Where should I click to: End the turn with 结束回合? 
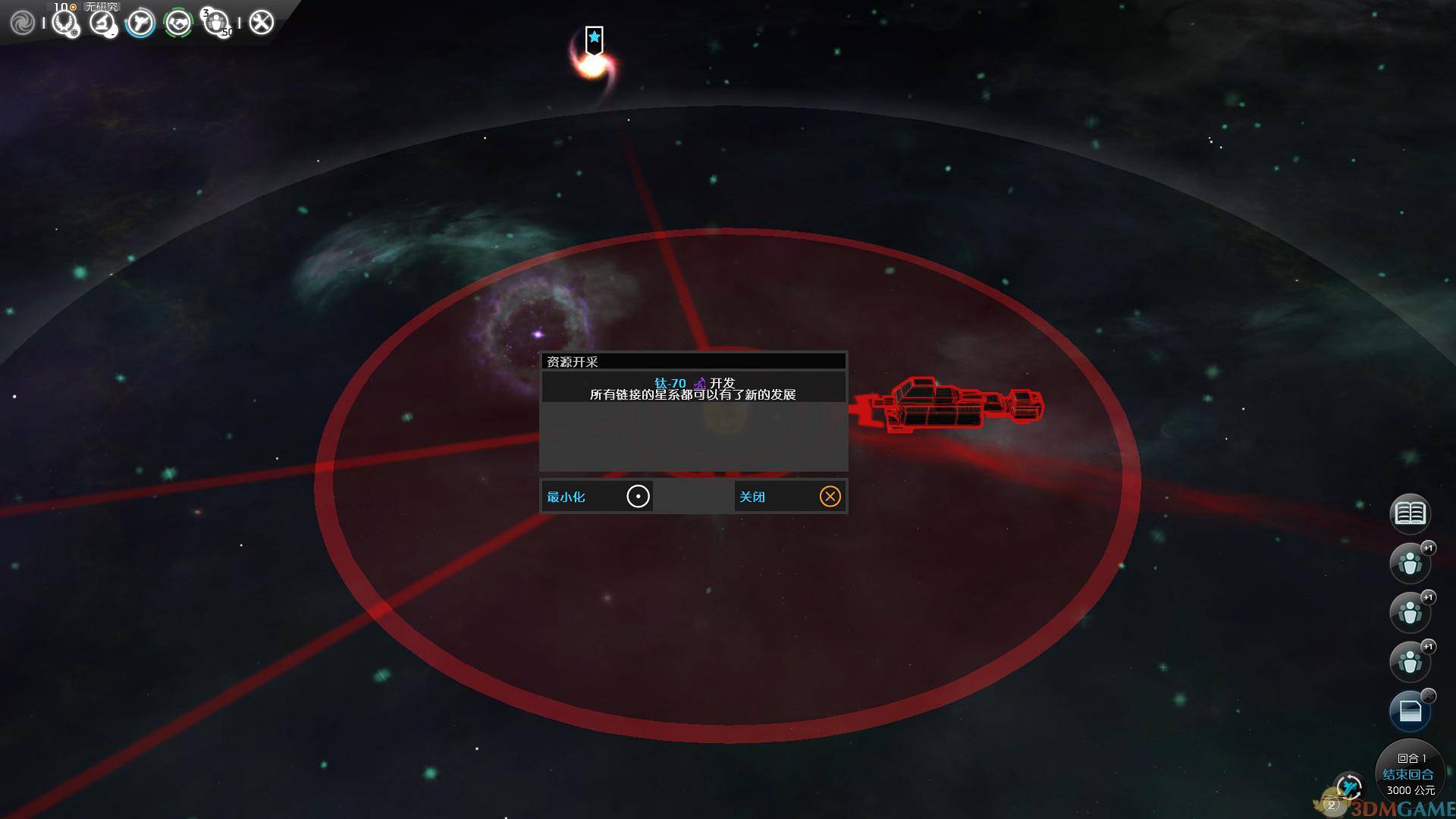pyautogui.click(x=1408, y=774)
